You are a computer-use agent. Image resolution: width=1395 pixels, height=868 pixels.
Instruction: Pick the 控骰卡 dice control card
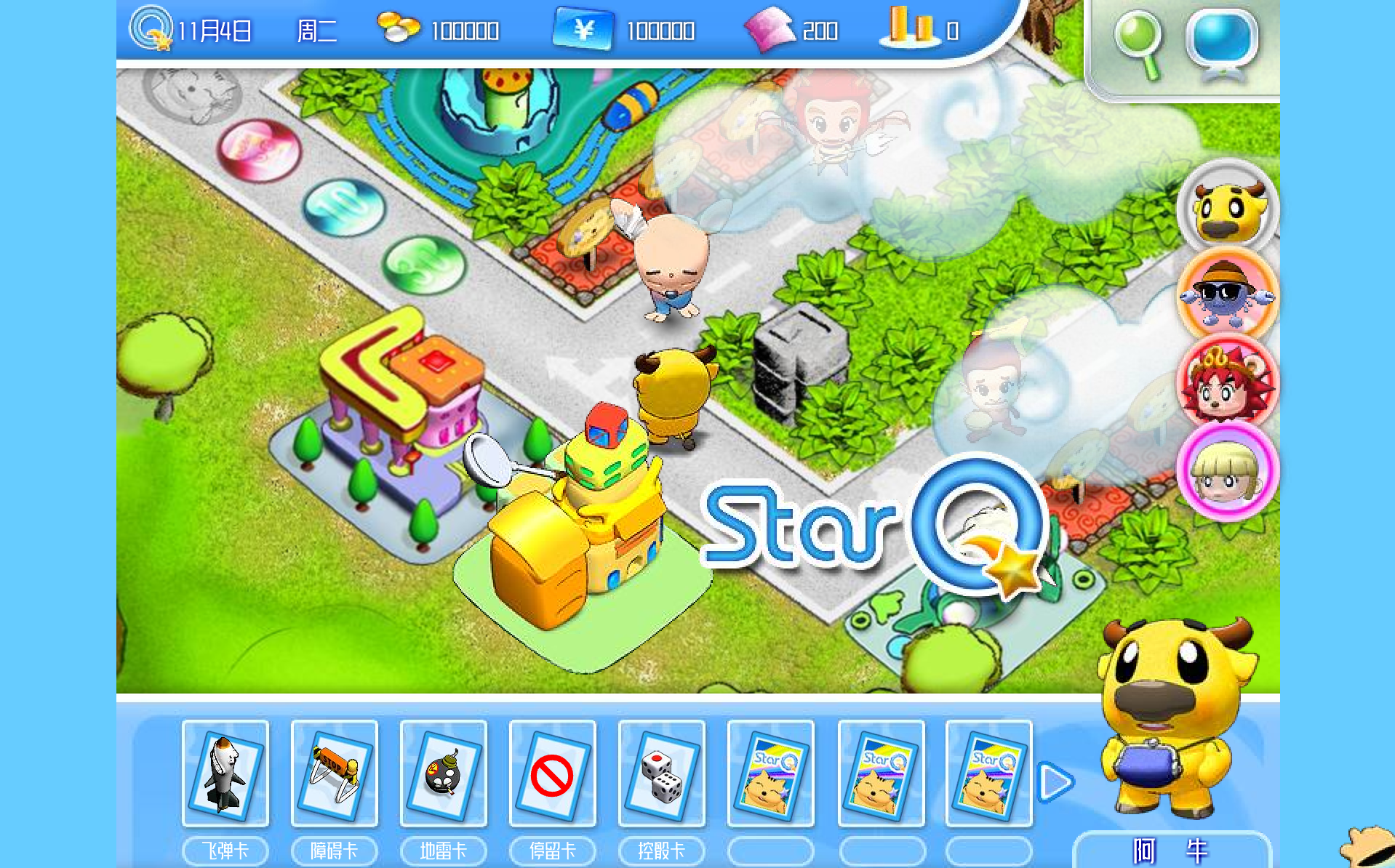(x=662, y=773)
